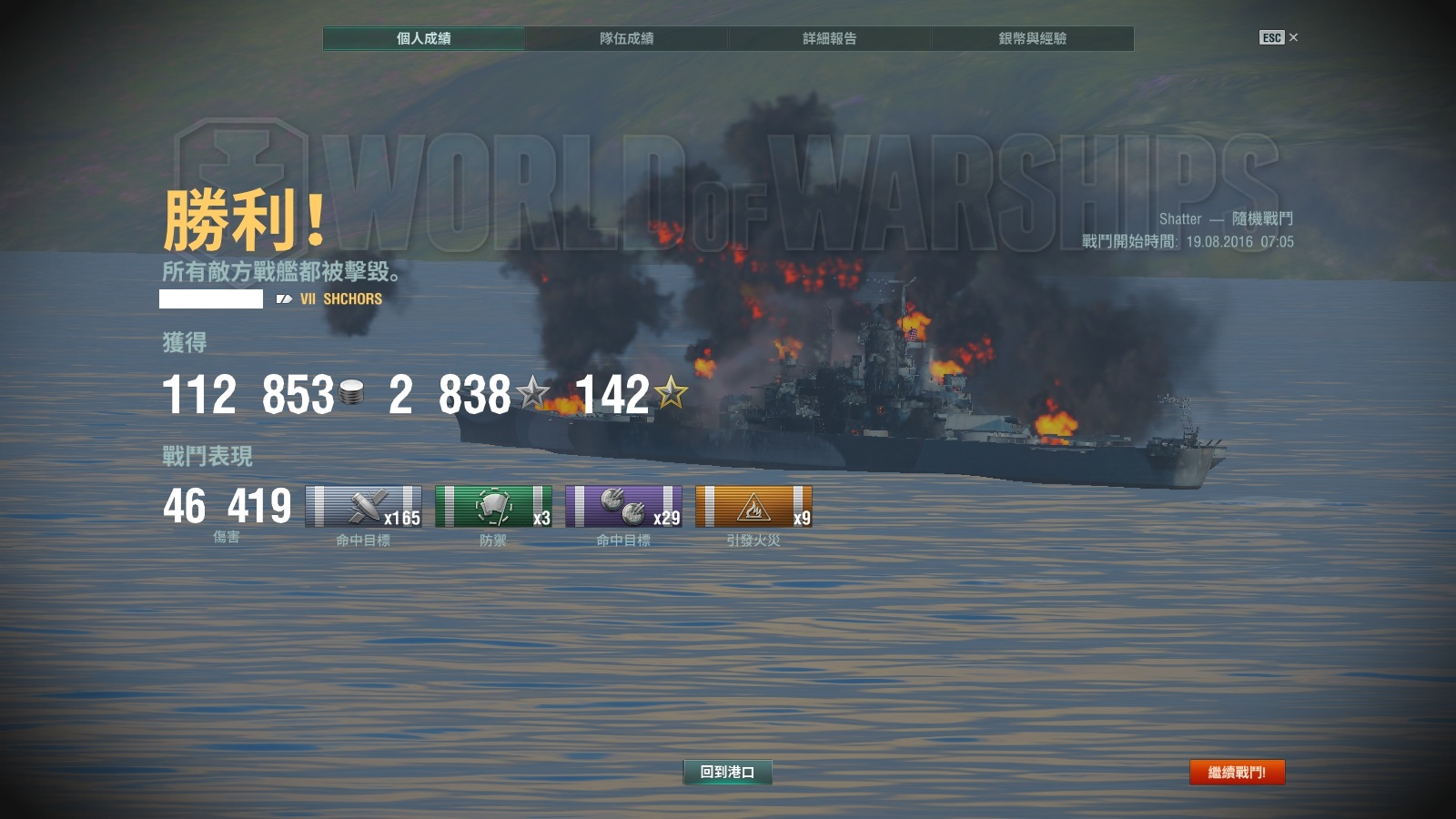Switch to the 個人成績 tab
1456x819 pixels.
[x=423, y=38]
